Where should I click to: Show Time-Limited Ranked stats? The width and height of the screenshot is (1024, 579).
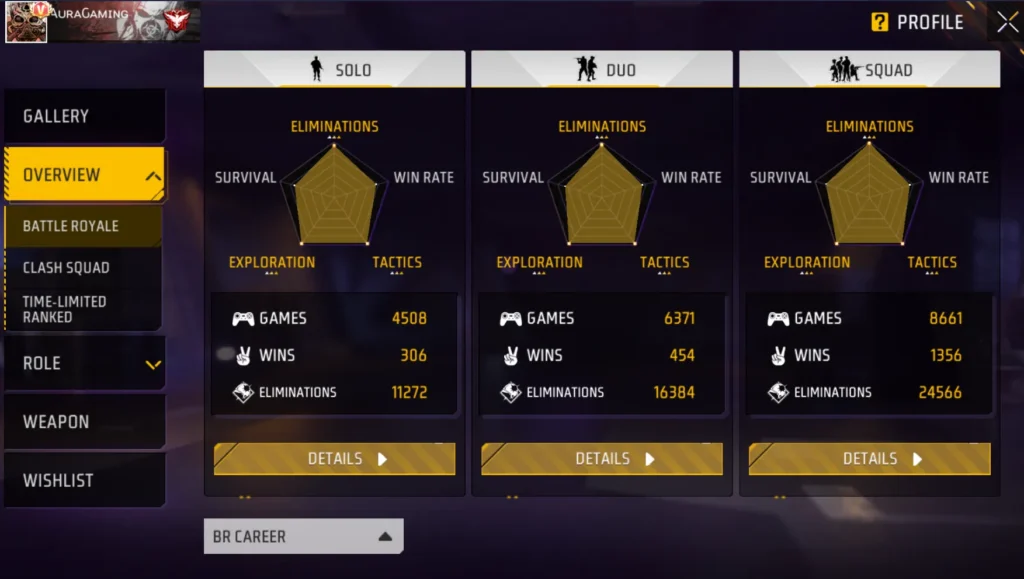click(82, 309)
